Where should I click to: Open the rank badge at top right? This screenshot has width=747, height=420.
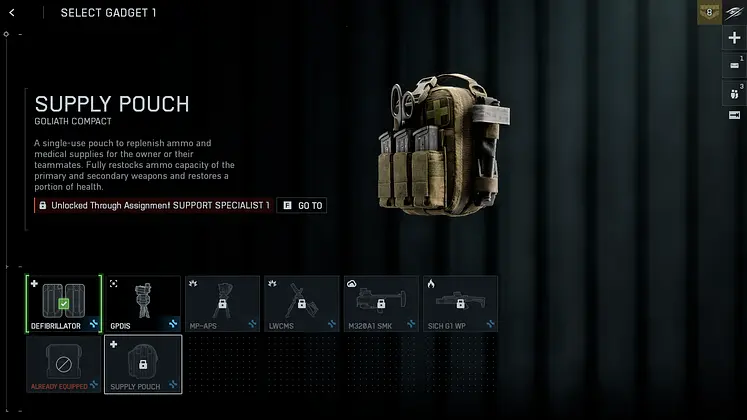[x=709, y=13]
